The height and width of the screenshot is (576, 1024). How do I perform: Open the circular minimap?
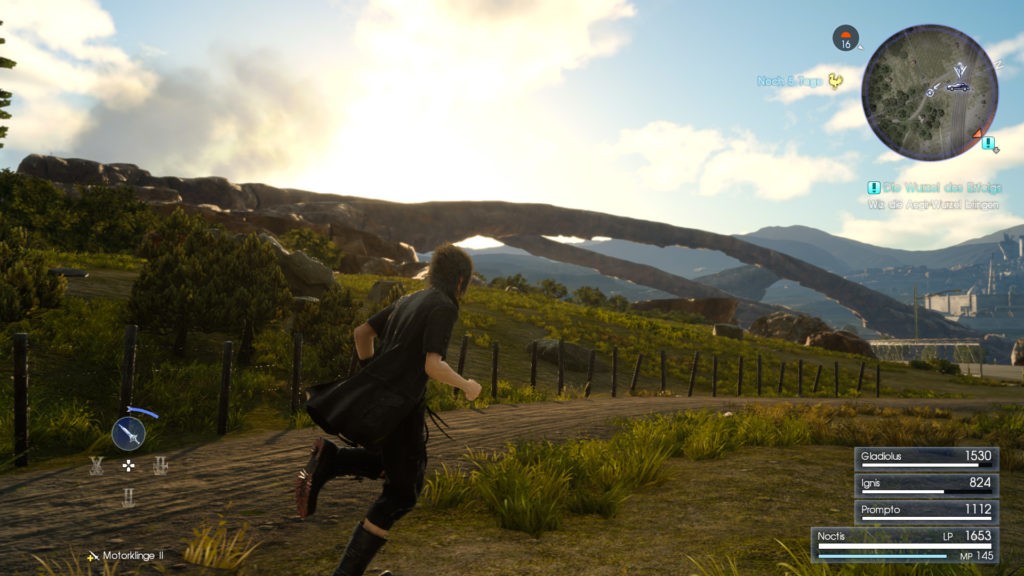929,92
